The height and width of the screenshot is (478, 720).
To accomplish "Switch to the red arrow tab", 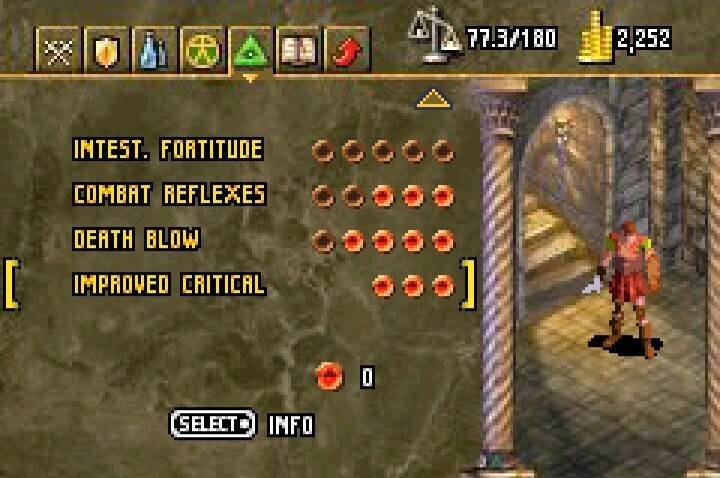I will [x=346, y=50].
